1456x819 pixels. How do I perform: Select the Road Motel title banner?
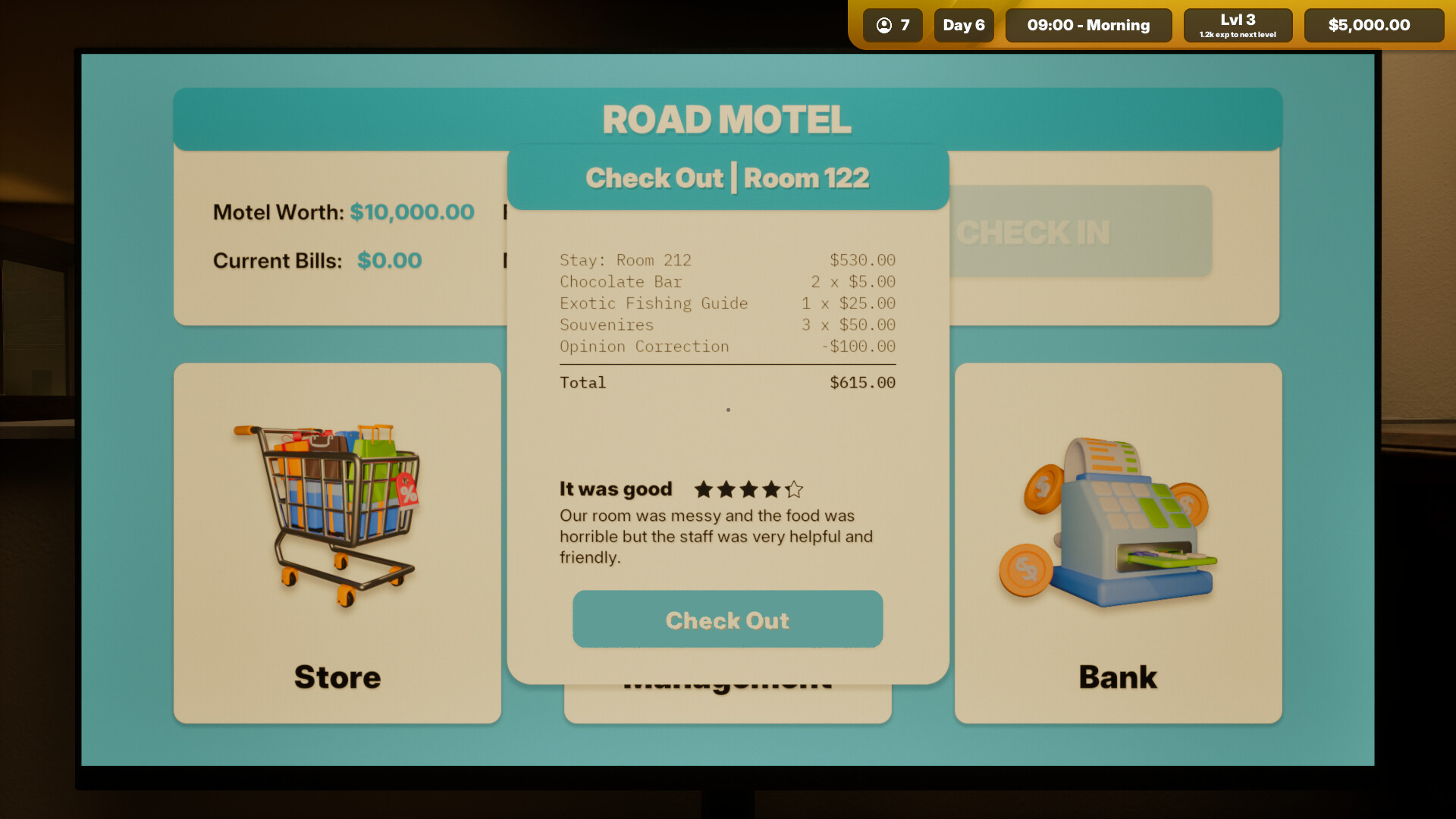(726, 118)
